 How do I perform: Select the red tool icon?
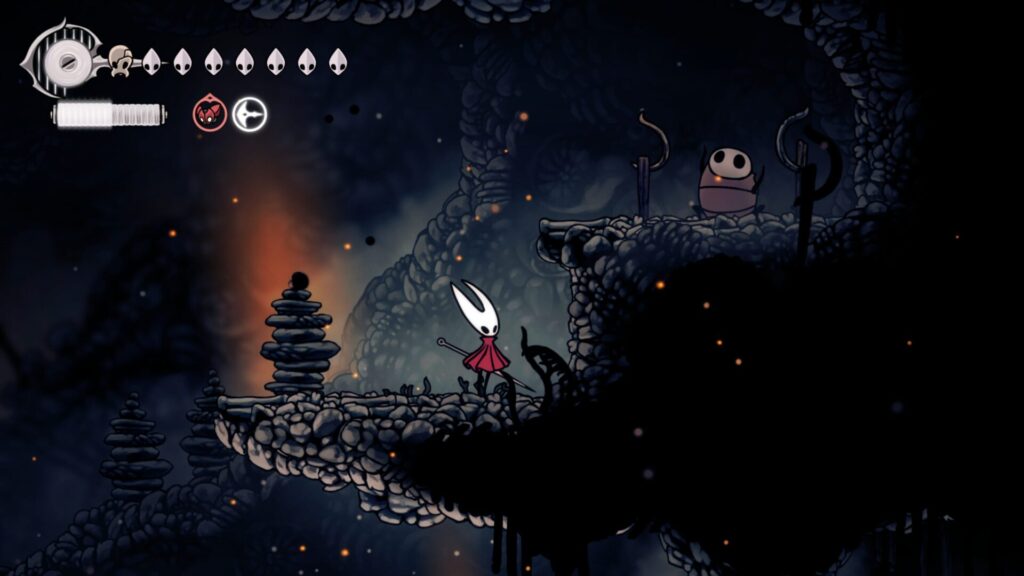(x=209, y=115)
